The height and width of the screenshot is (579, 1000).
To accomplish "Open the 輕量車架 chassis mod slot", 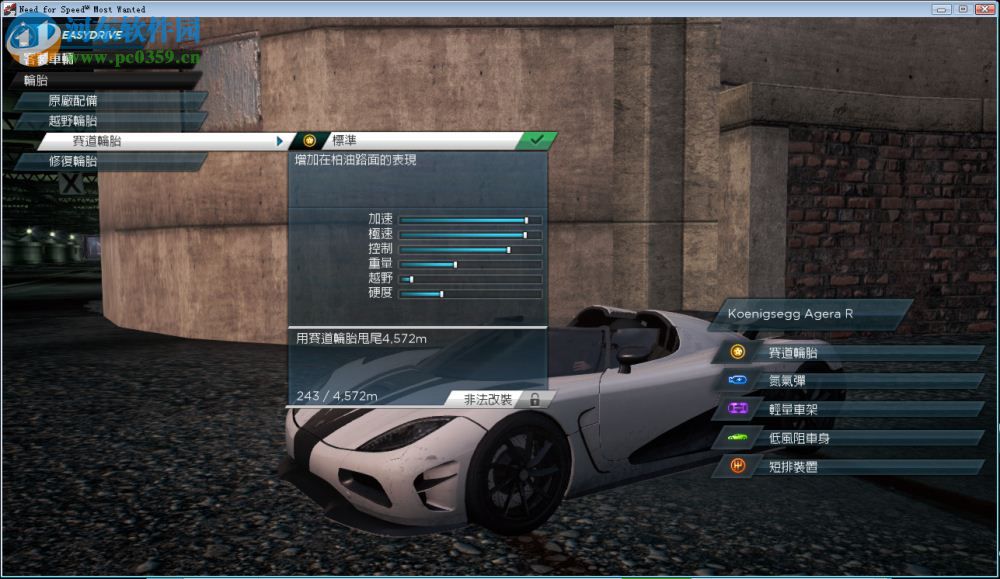I will click(x=850, y=409).
